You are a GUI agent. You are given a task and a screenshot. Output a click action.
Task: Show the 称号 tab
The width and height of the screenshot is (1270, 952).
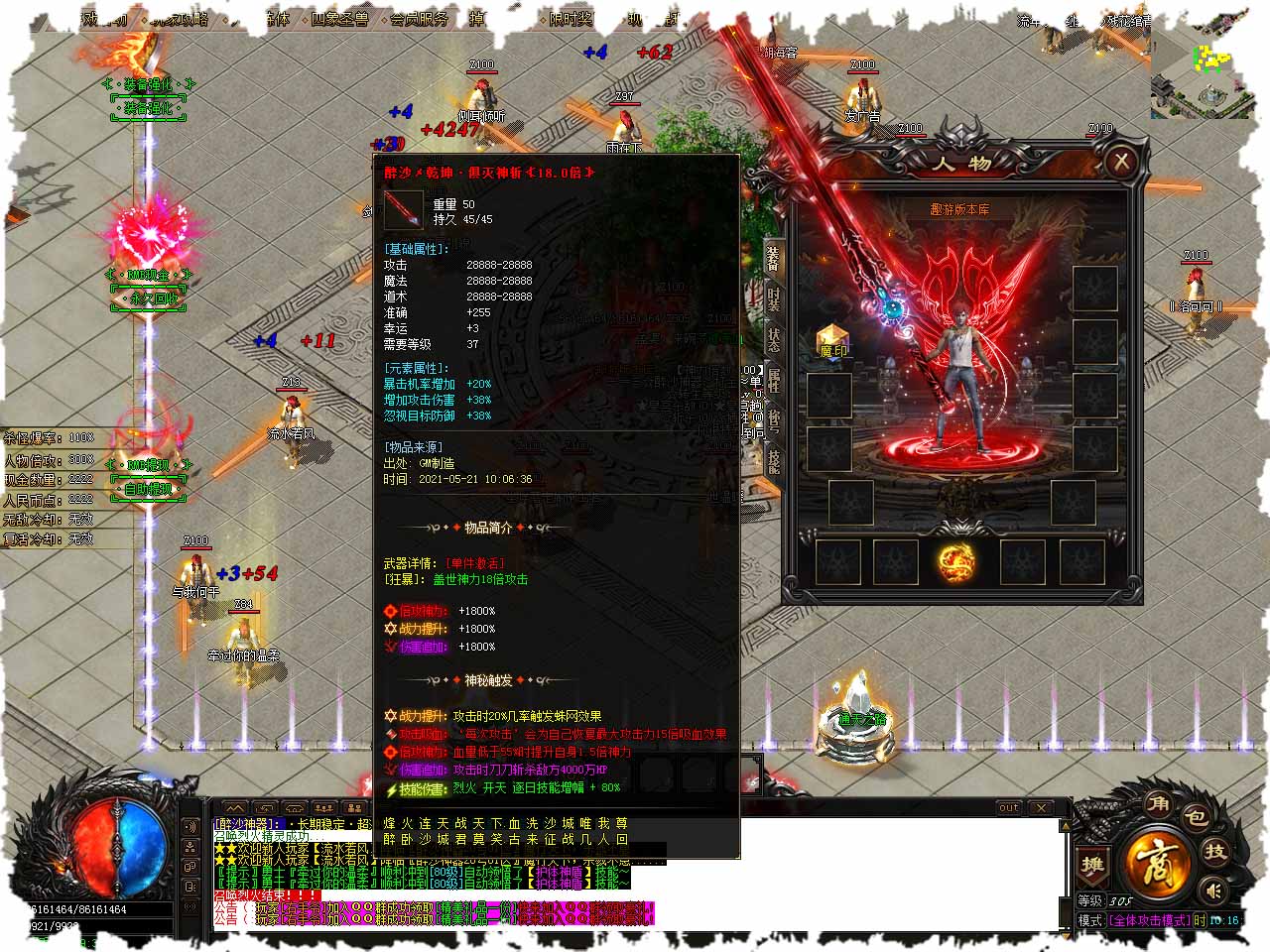click(x=773, y=418)
